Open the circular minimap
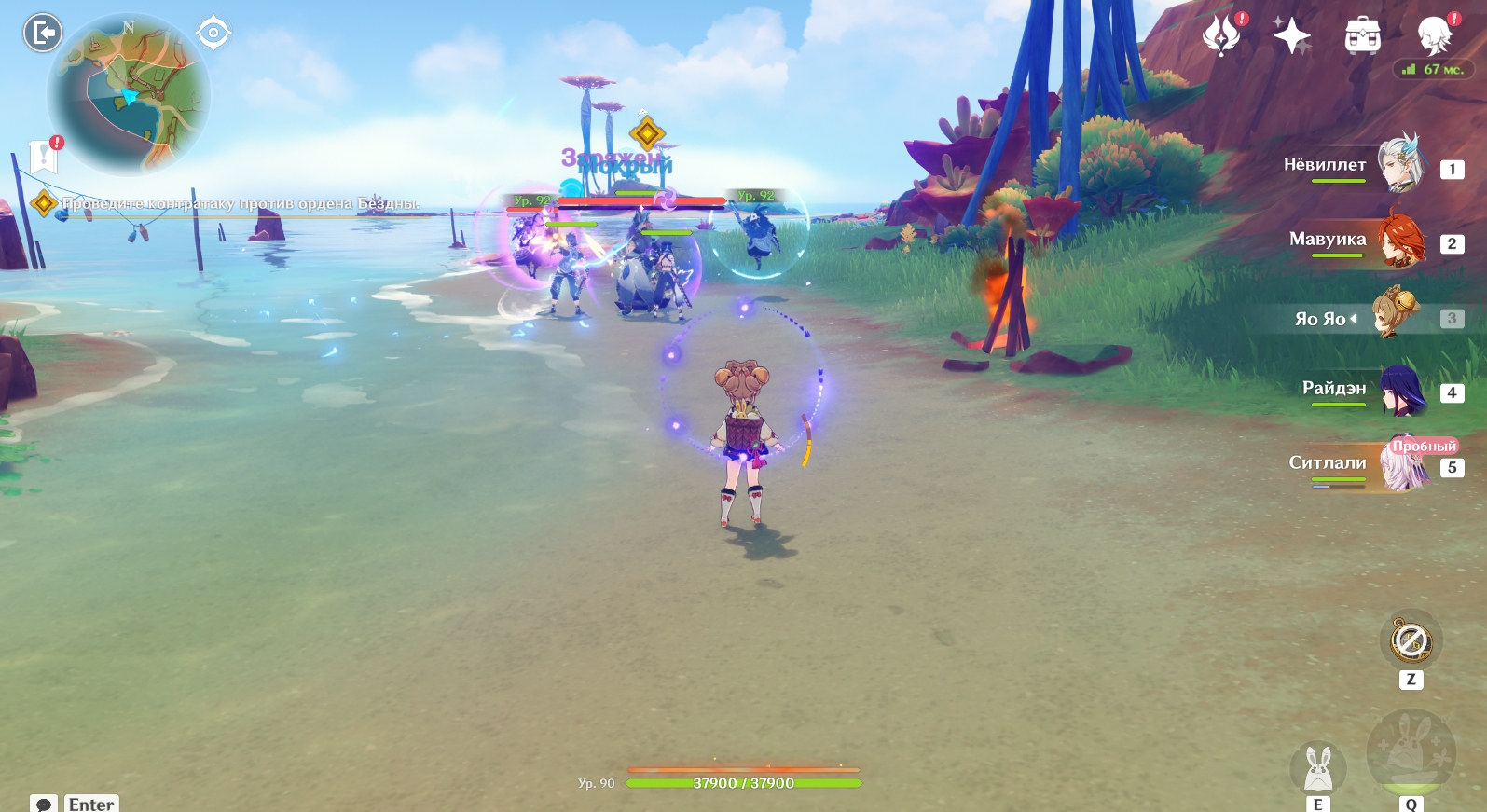 point(129,95)
